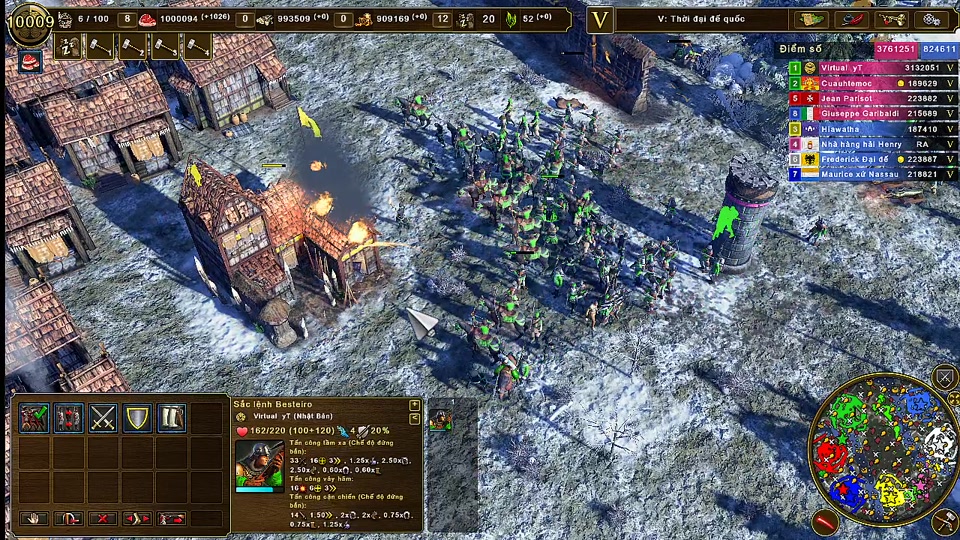Select the hammer group numbered 1
Image resolution: width=960 pixels, height=540 pixels.
click(102, 46)
